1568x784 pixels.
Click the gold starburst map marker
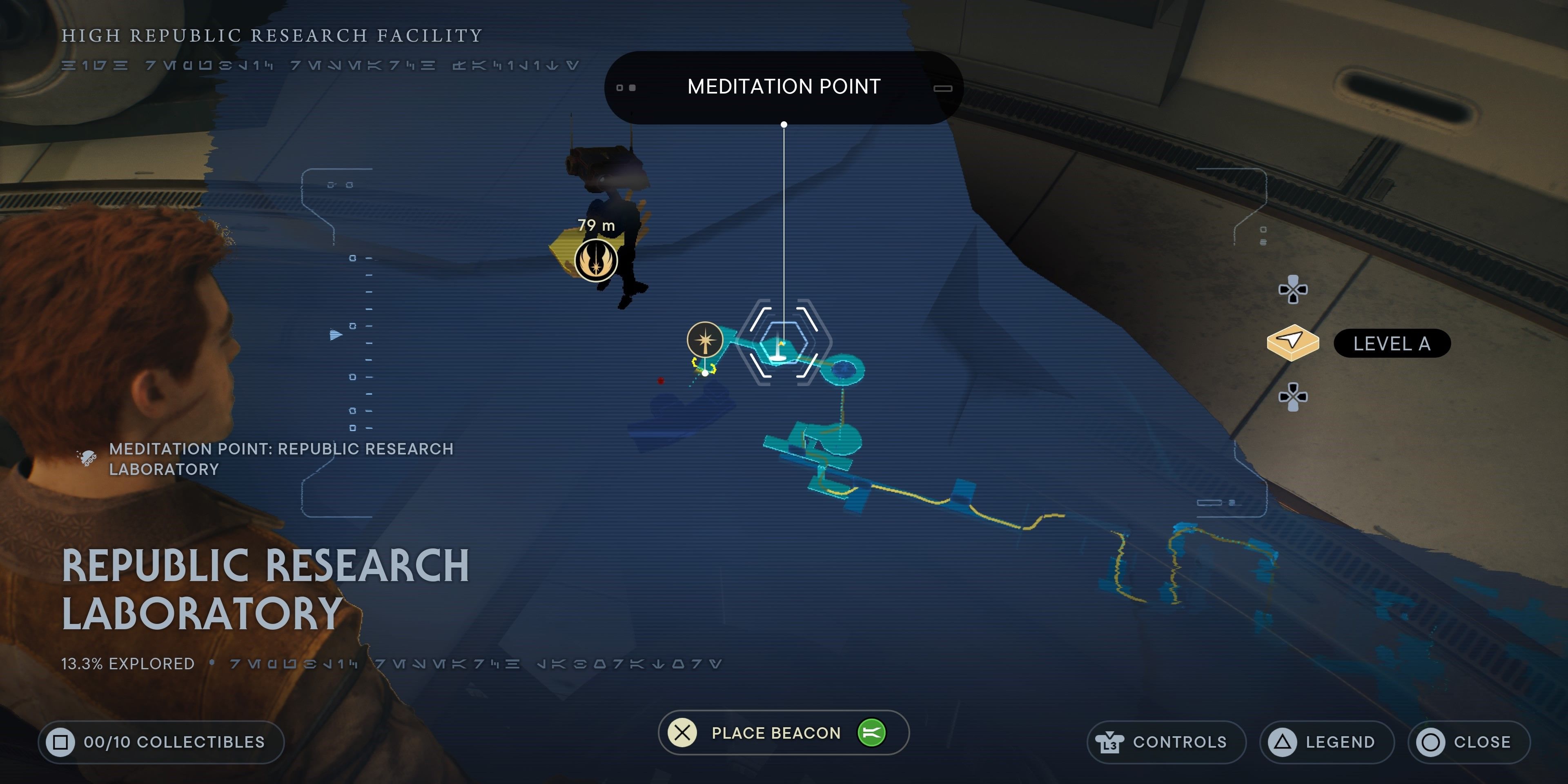click(705, 340)
